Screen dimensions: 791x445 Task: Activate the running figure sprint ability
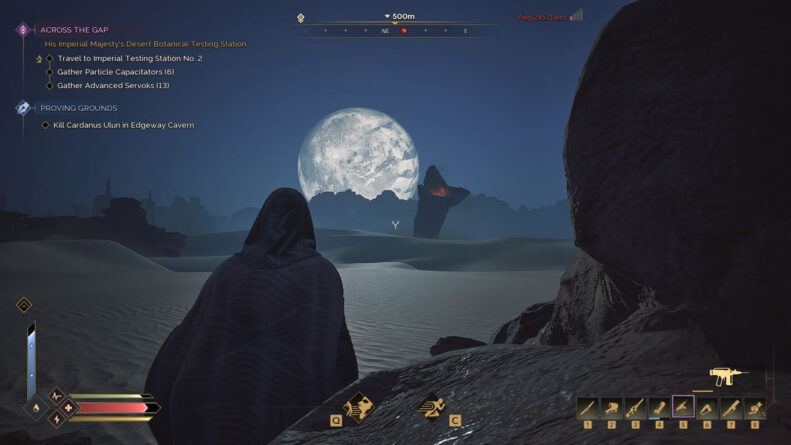pos(434,406)
